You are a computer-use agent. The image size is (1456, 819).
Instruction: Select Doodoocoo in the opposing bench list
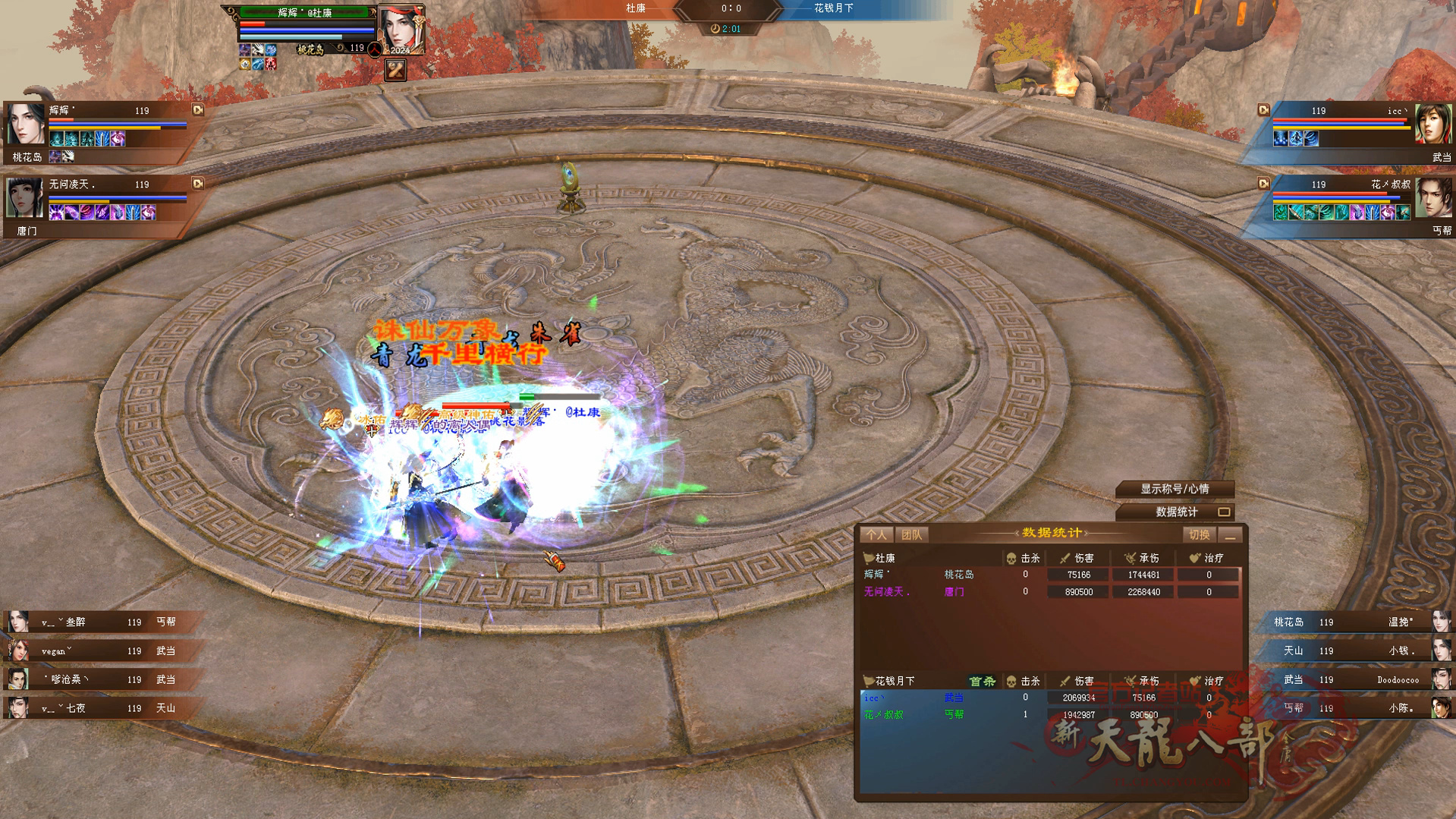[x=1358, y=680]
